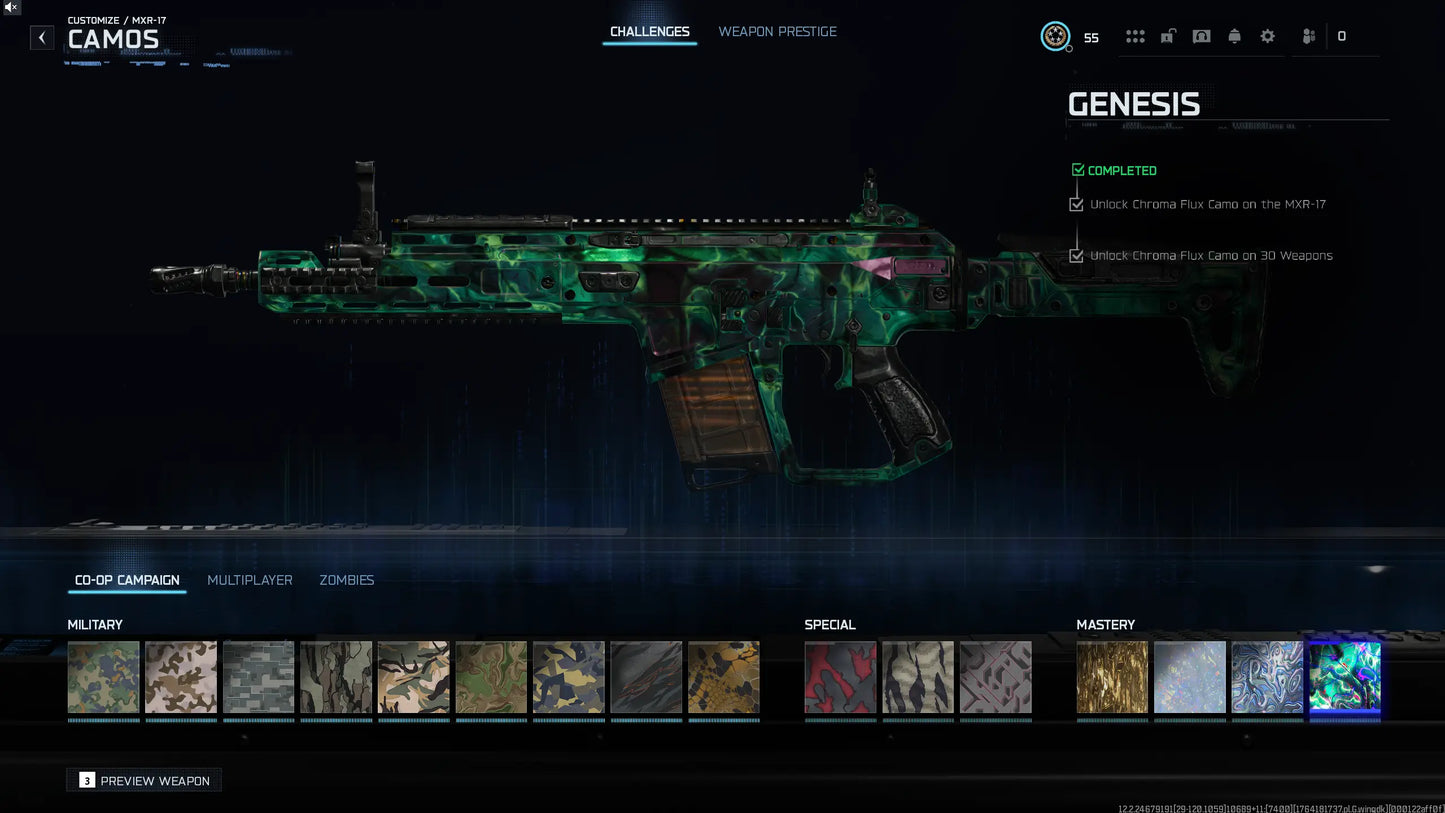1445x813 pixels.
Task: Mute audio with the speaker icon top-left
Action: coord(11,7)
